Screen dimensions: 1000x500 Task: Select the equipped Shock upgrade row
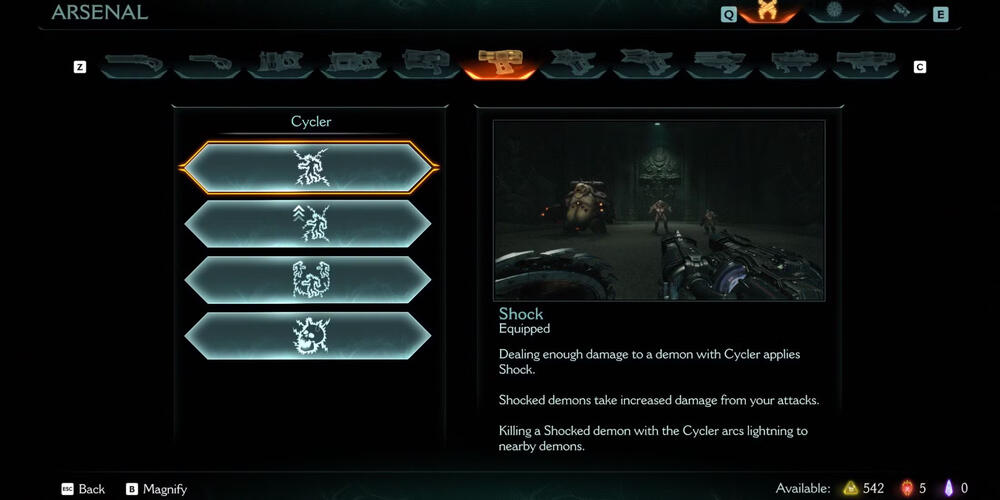[308, 167]
